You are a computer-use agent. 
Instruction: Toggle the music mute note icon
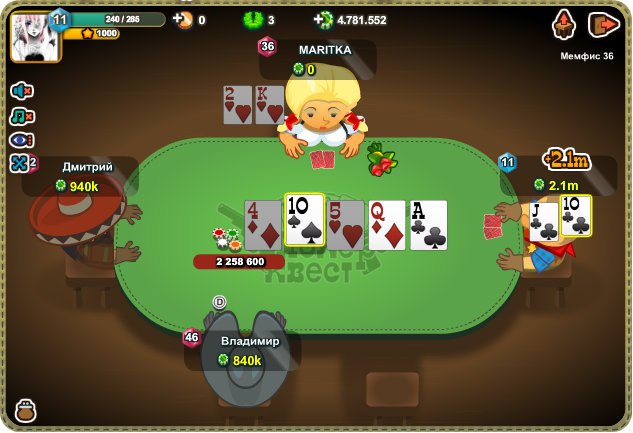coord(21,116)
